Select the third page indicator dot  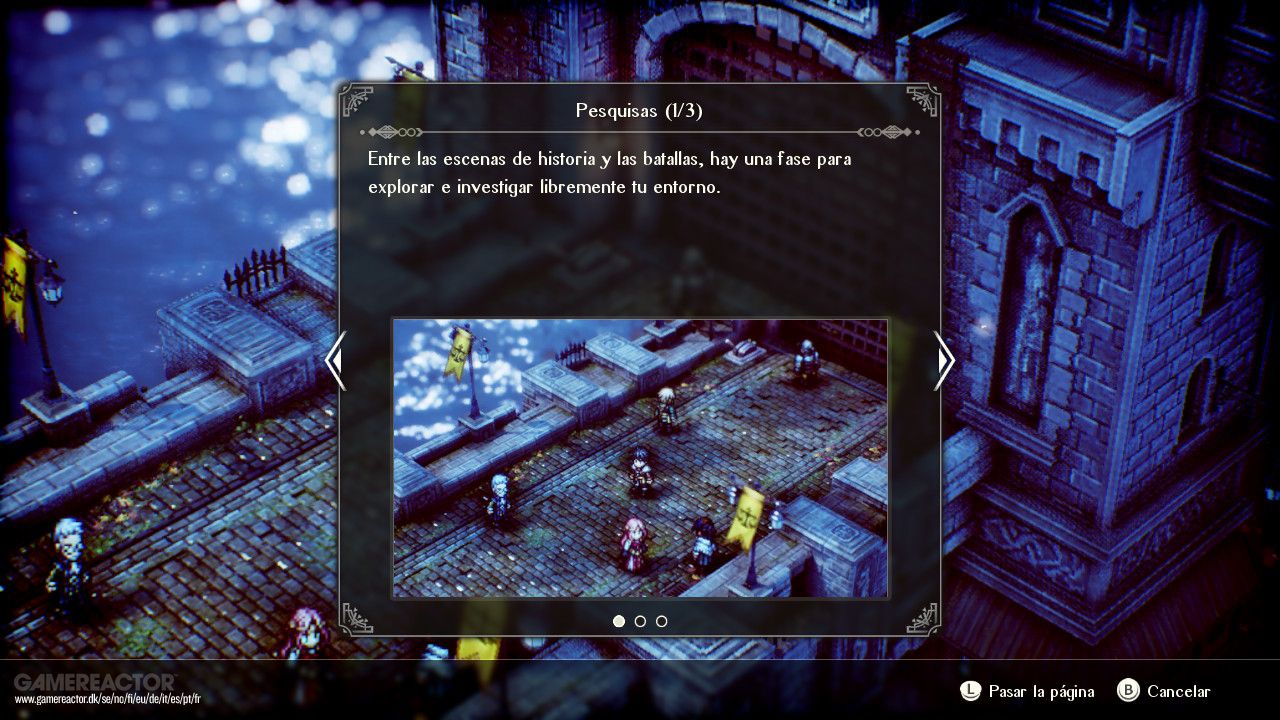(662, 621)
